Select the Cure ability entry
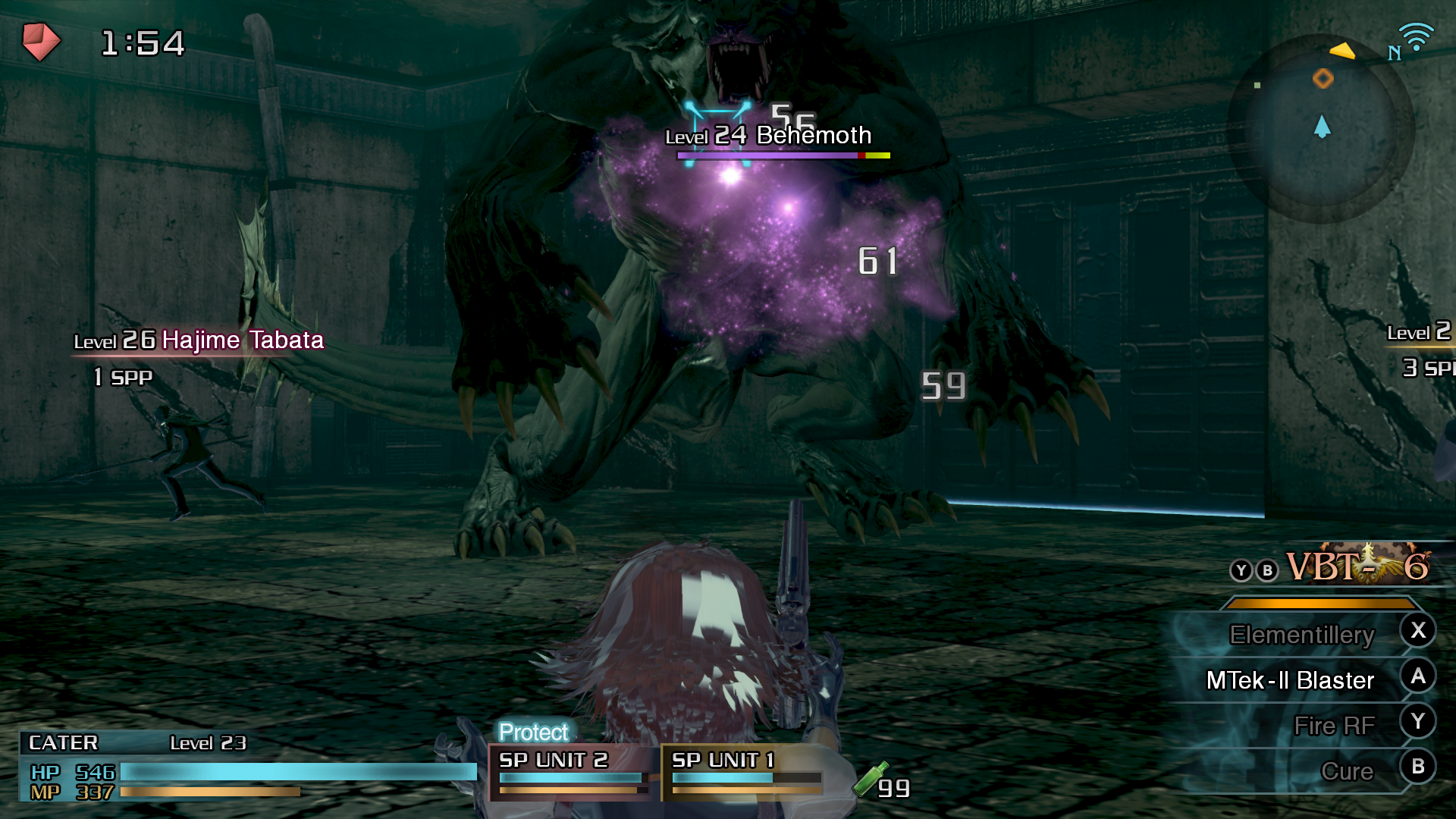Image resolution: width=1456 pixels, height=819 pixels. [x=1348, y=771]
